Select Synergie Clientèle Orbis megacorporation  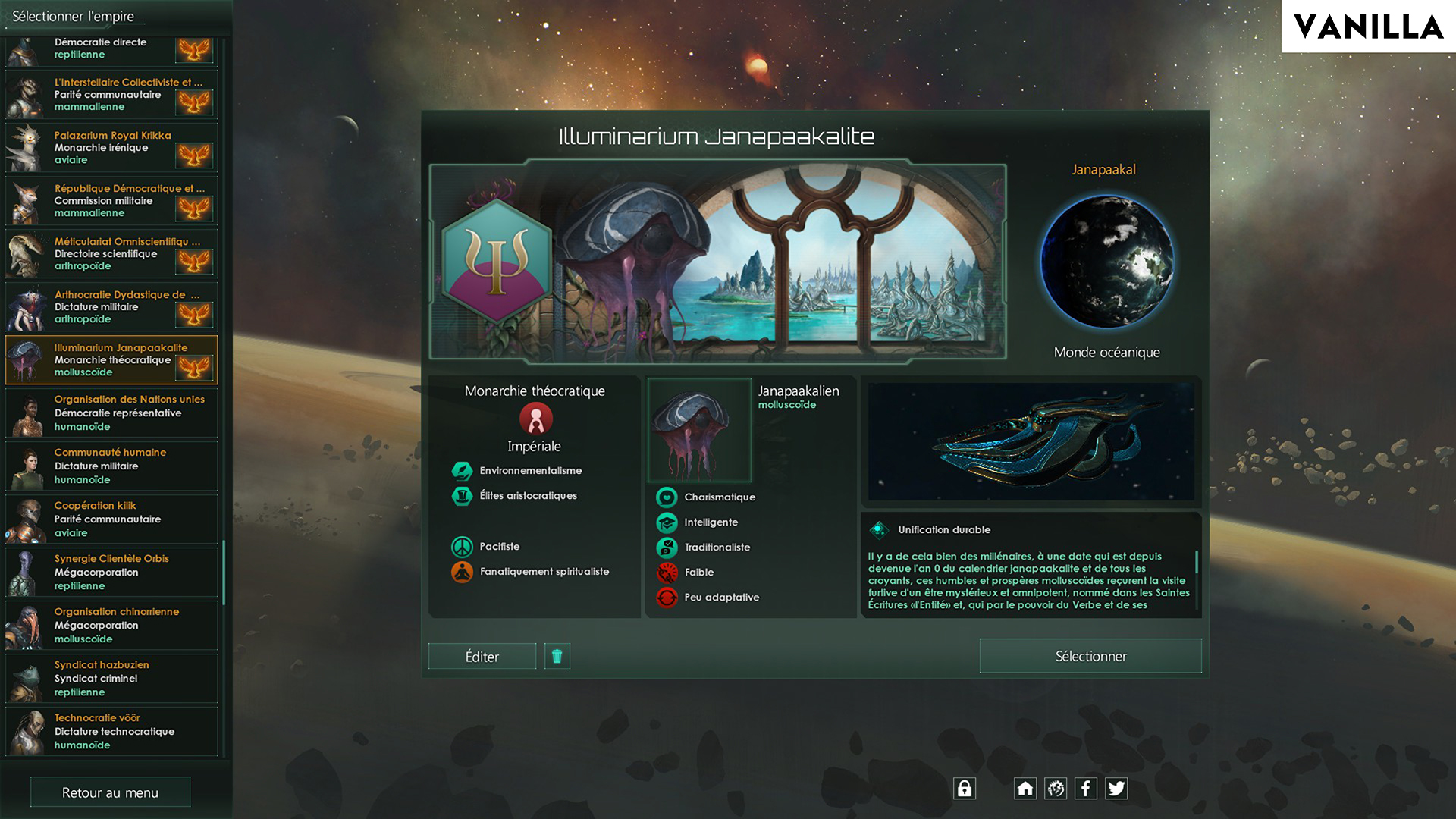pos(112,573)
